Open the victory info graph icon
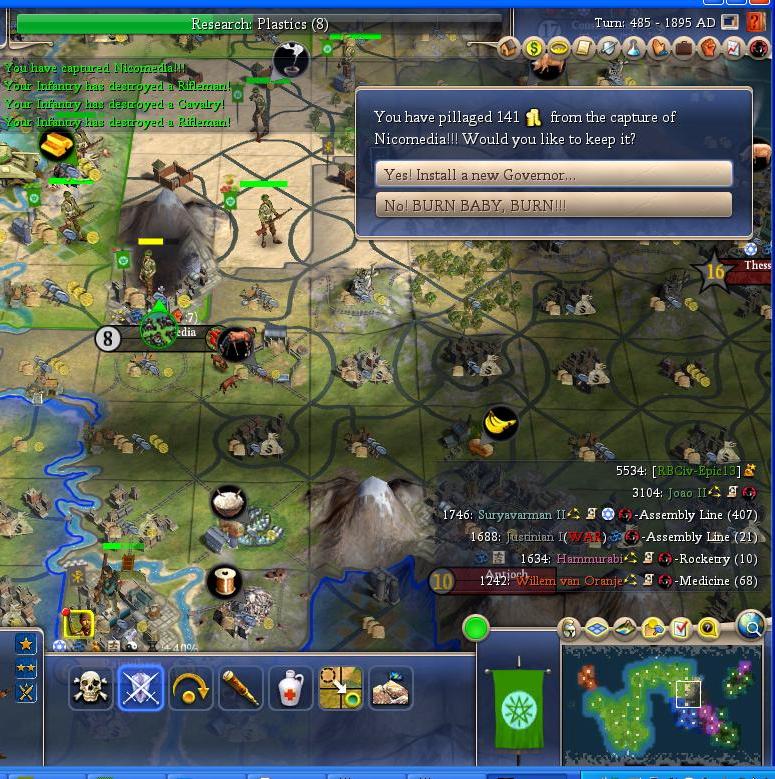This screenshot has width=775, height=779. 734,47
